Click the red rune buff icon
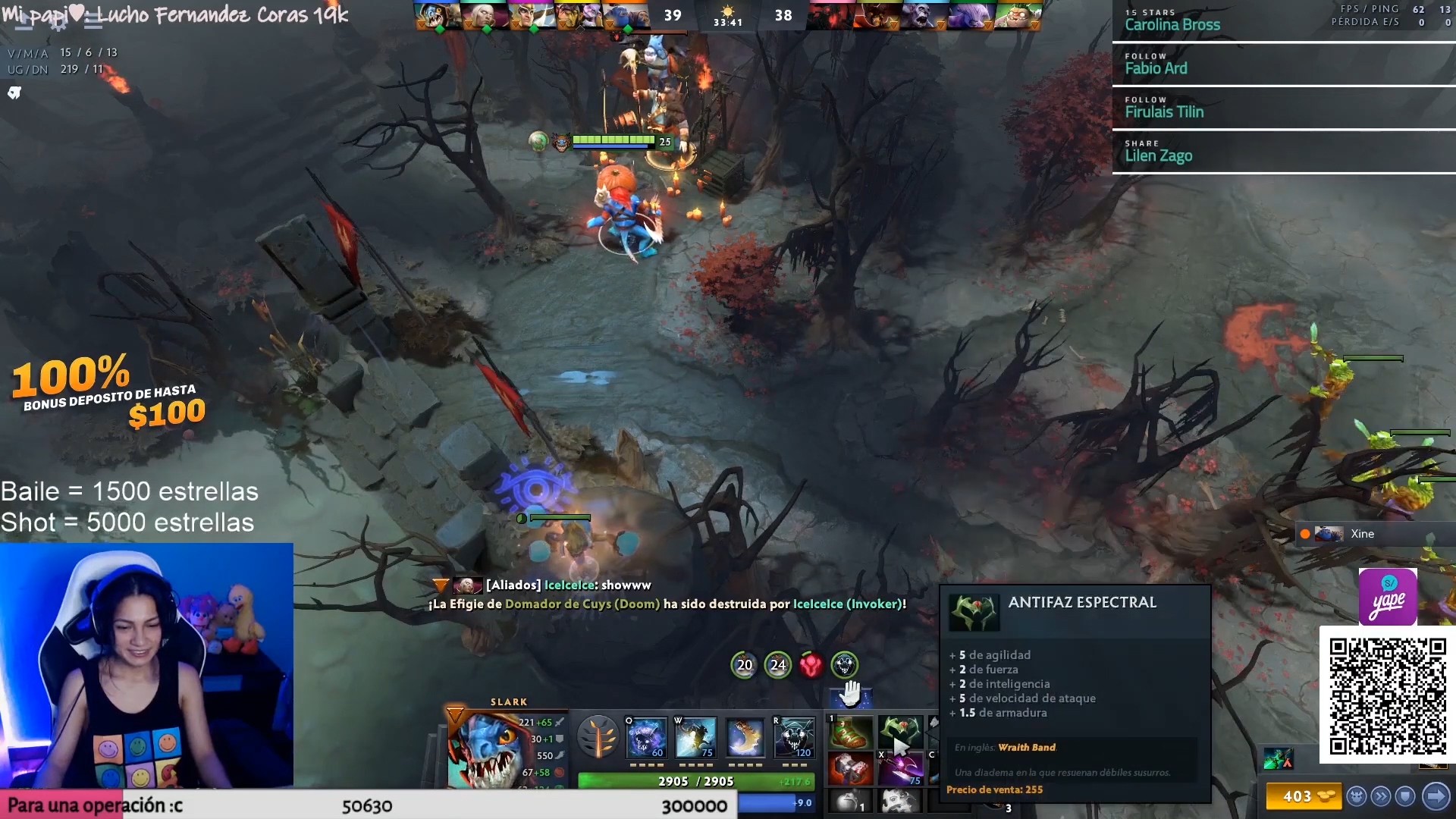1456x819 pixels. pyautogui.click(x=811, y=665)
